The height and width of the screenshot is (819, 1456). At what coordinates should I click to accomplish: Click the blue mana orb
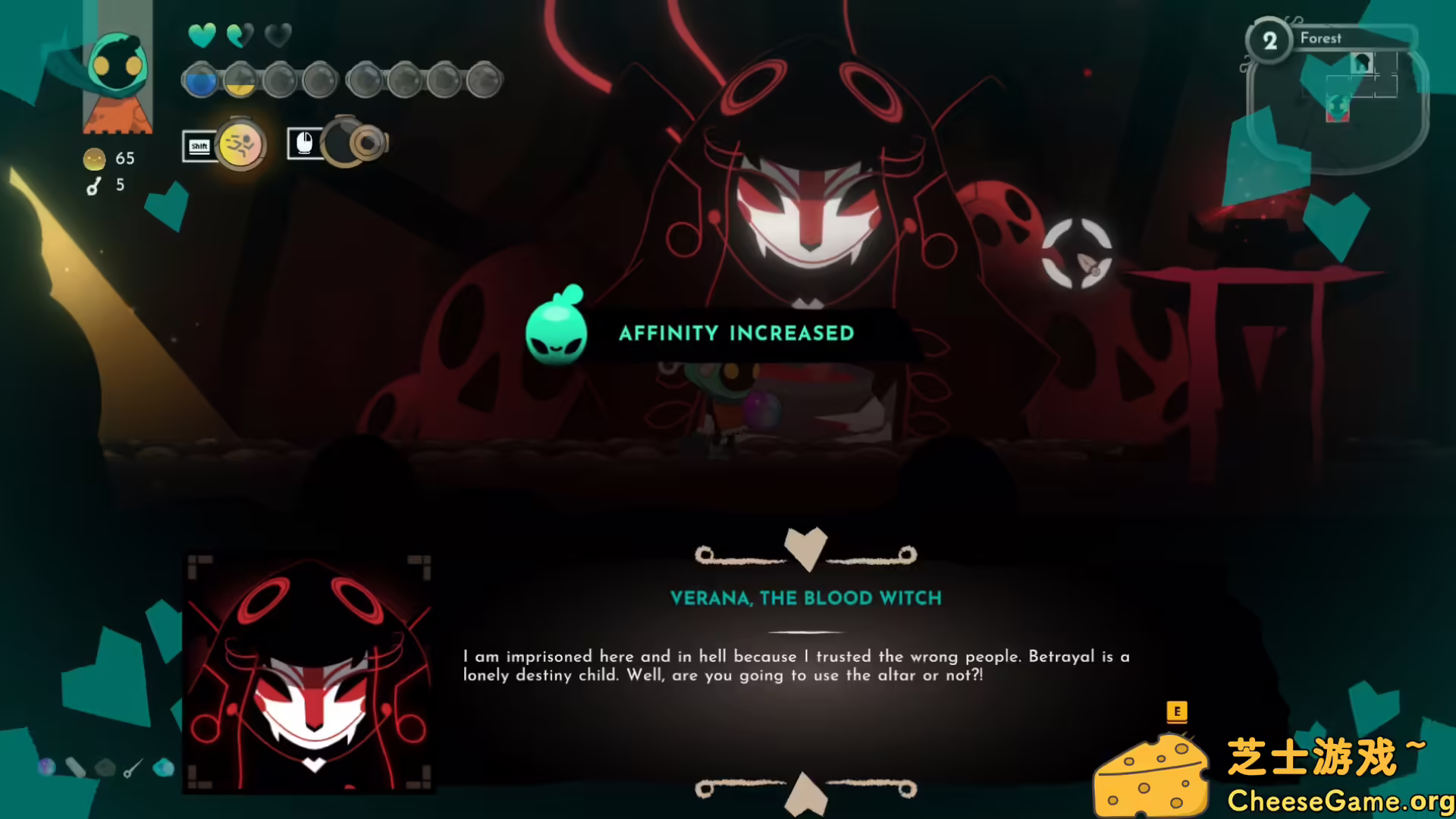199,79
